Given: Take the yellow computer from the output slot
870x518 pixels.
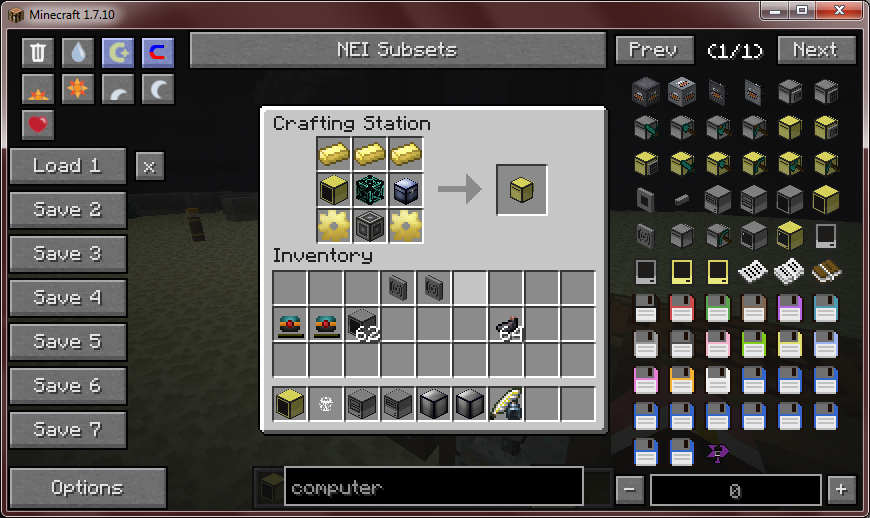Looking at the screenshot, I should click(522, 190).
